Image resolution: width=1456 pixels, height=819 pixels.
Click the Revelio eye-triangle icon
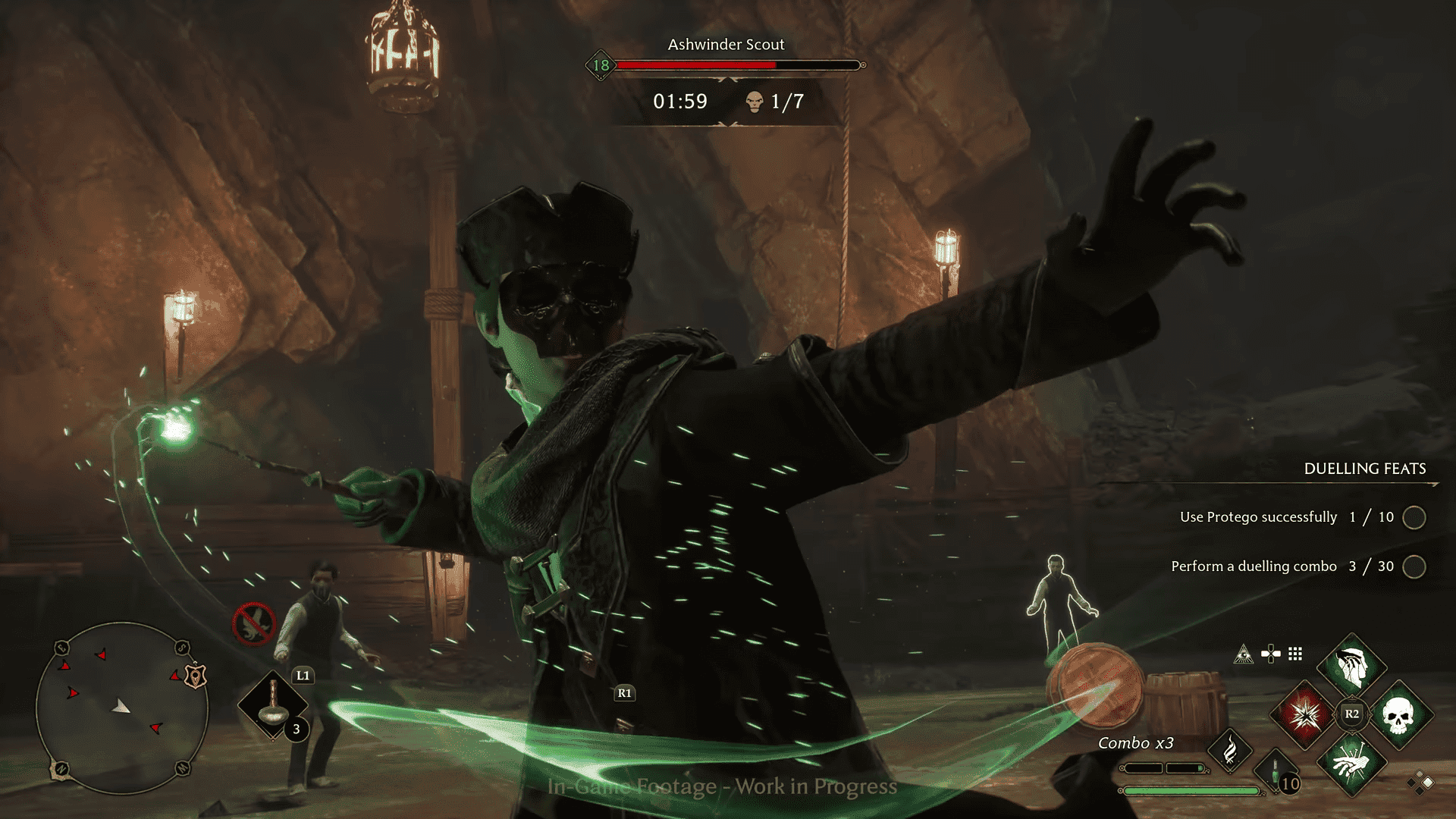(1244, 654)
